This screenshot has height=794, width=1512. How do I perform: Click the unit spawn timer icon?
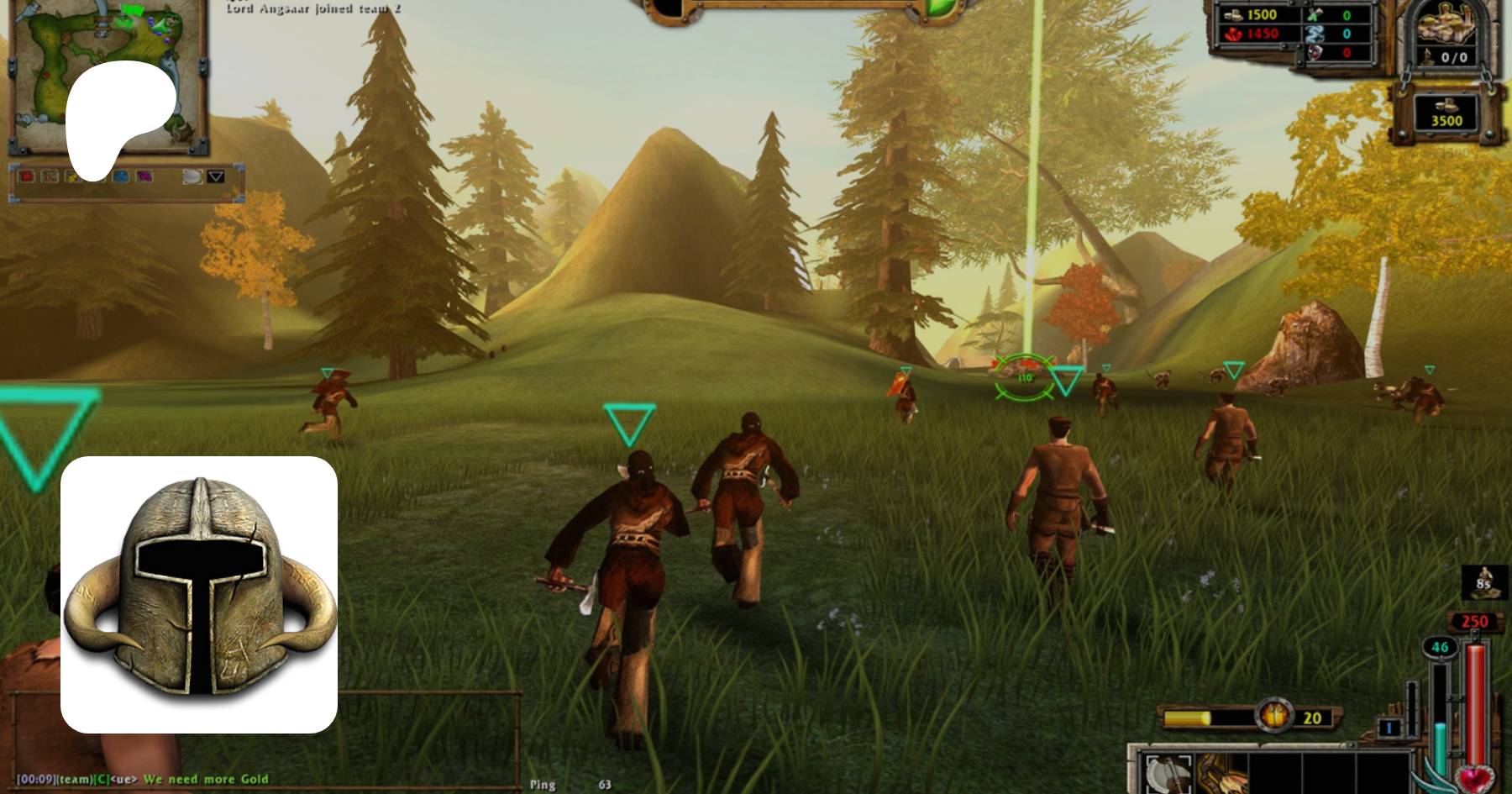[x=1484, y=581]
